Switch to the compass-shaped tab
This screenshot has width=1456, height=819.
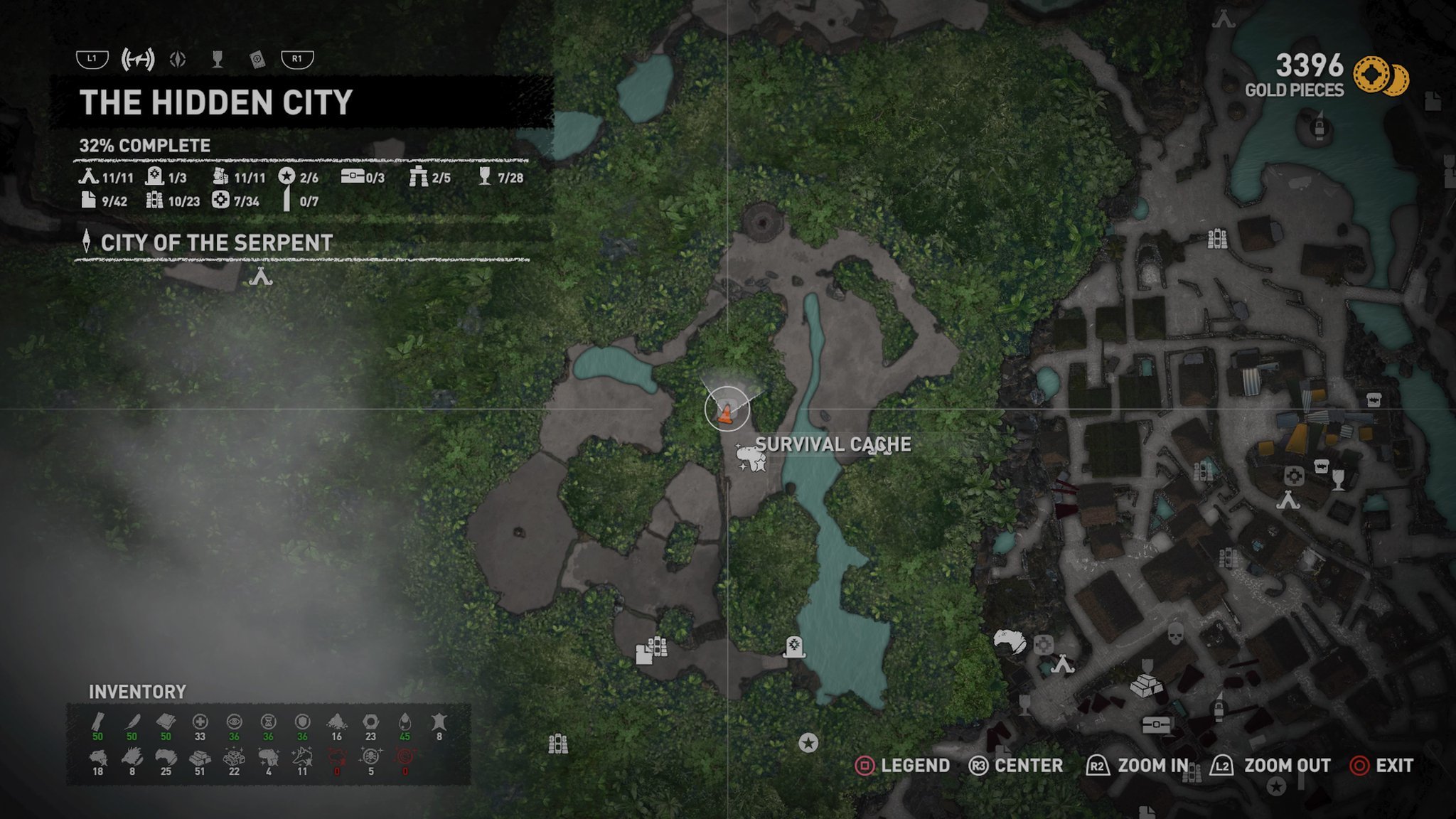pyautogui.click(x=178, y=60)
